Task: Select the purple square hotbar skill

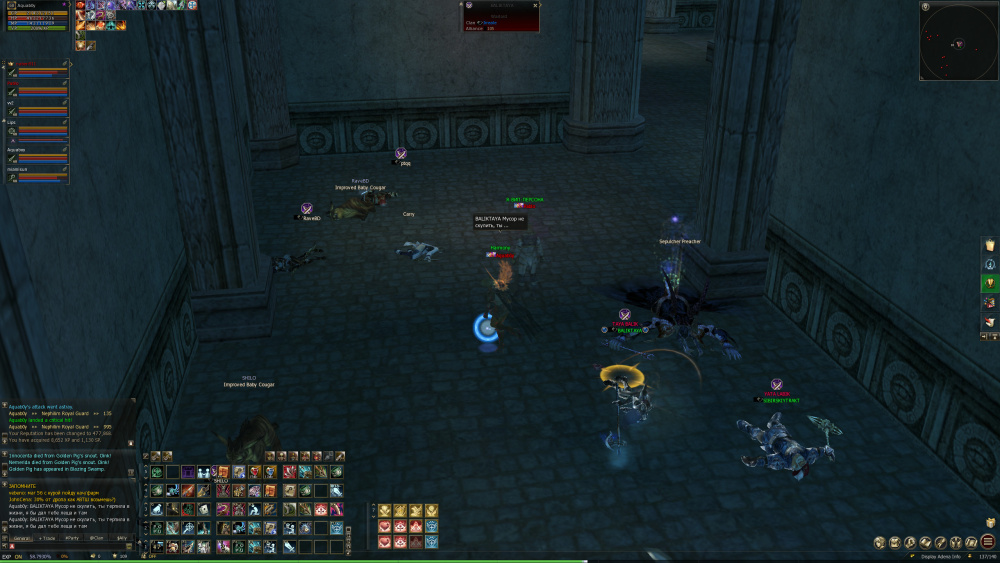Action: pyautogui.click(x=188, y=472)
